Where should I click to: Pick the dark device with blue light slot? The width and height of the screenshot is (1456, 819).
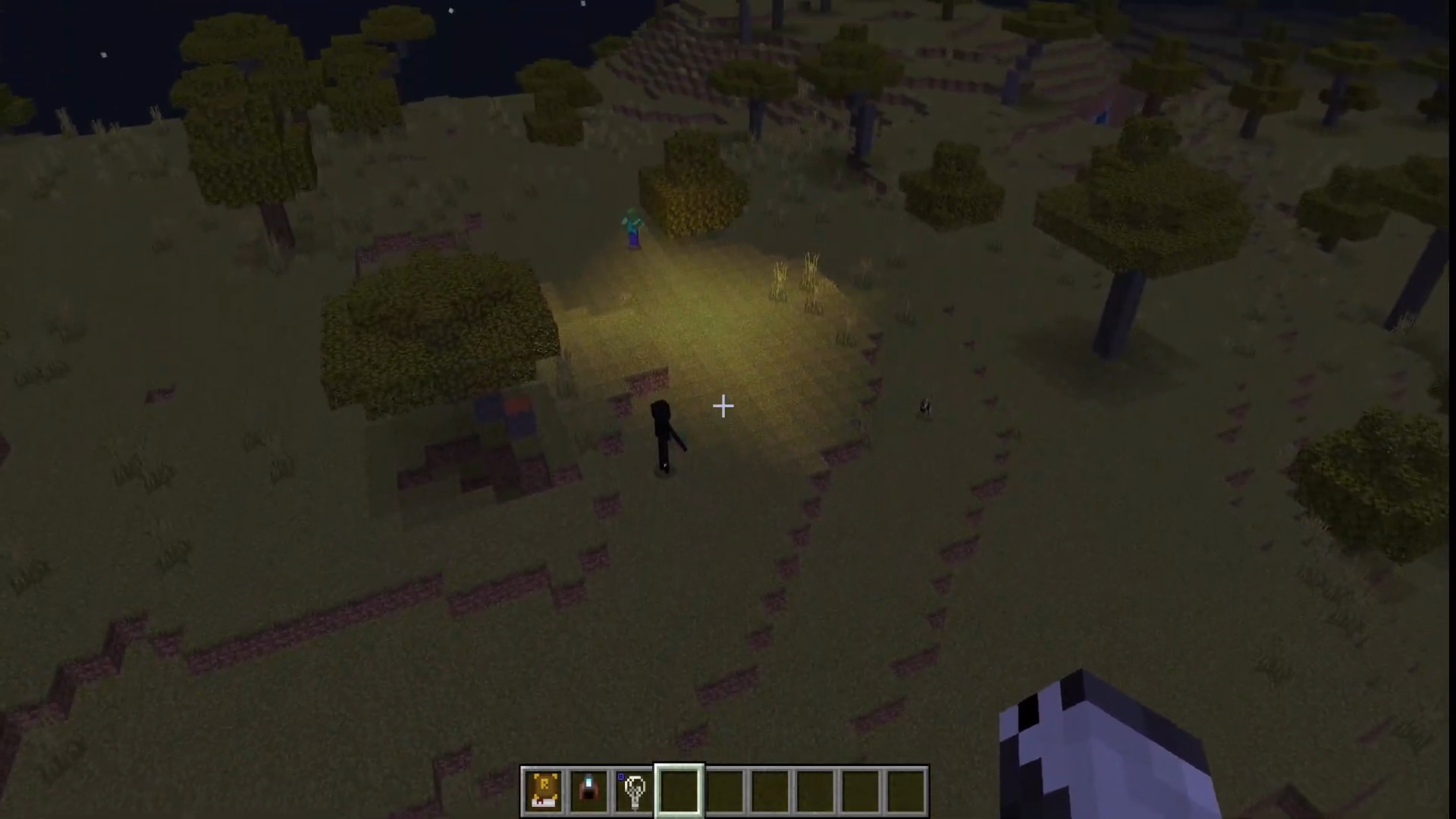point(588,791)
